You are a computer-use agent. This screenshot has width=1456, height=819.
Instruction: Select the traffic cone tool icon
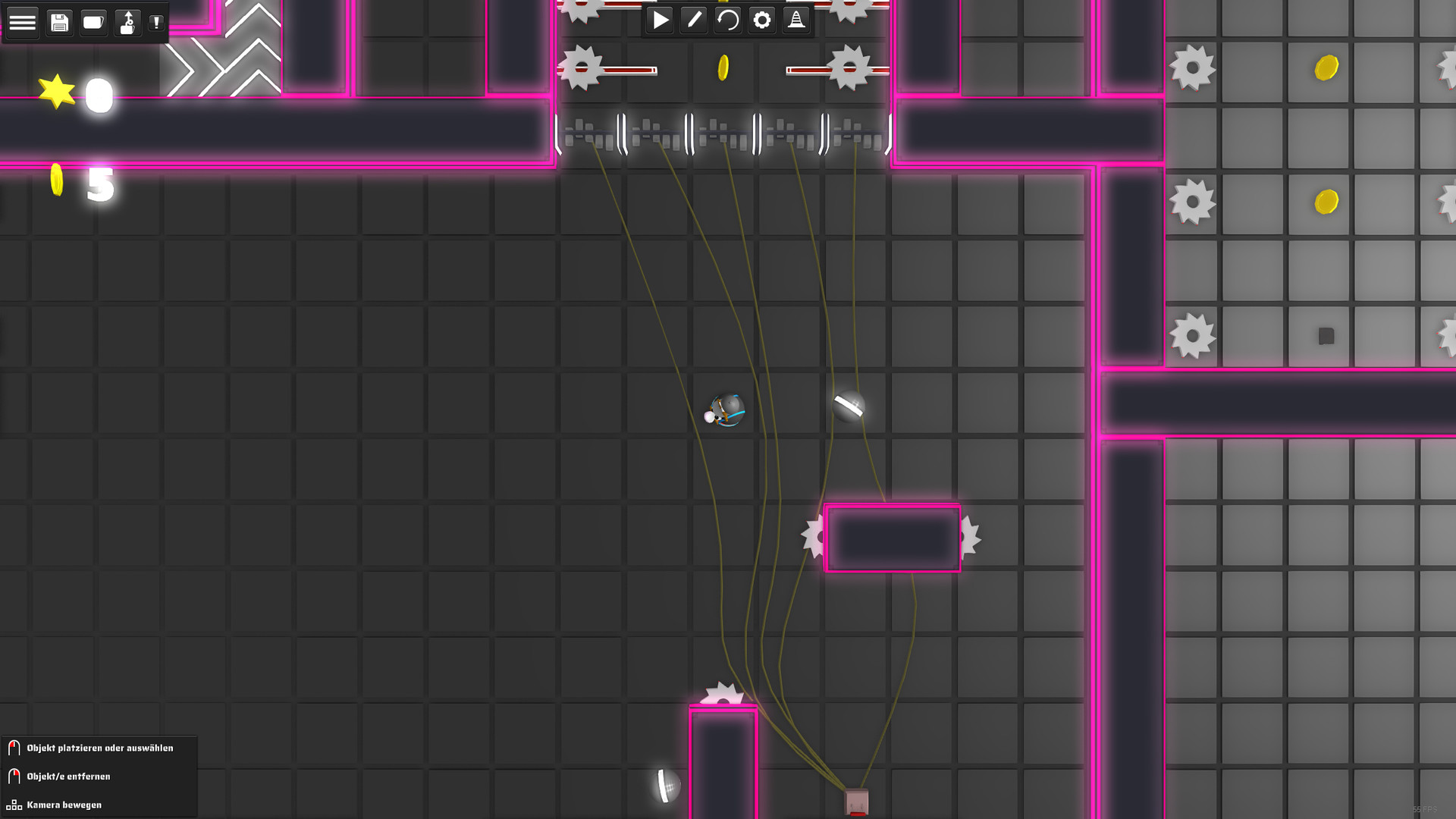795,20
